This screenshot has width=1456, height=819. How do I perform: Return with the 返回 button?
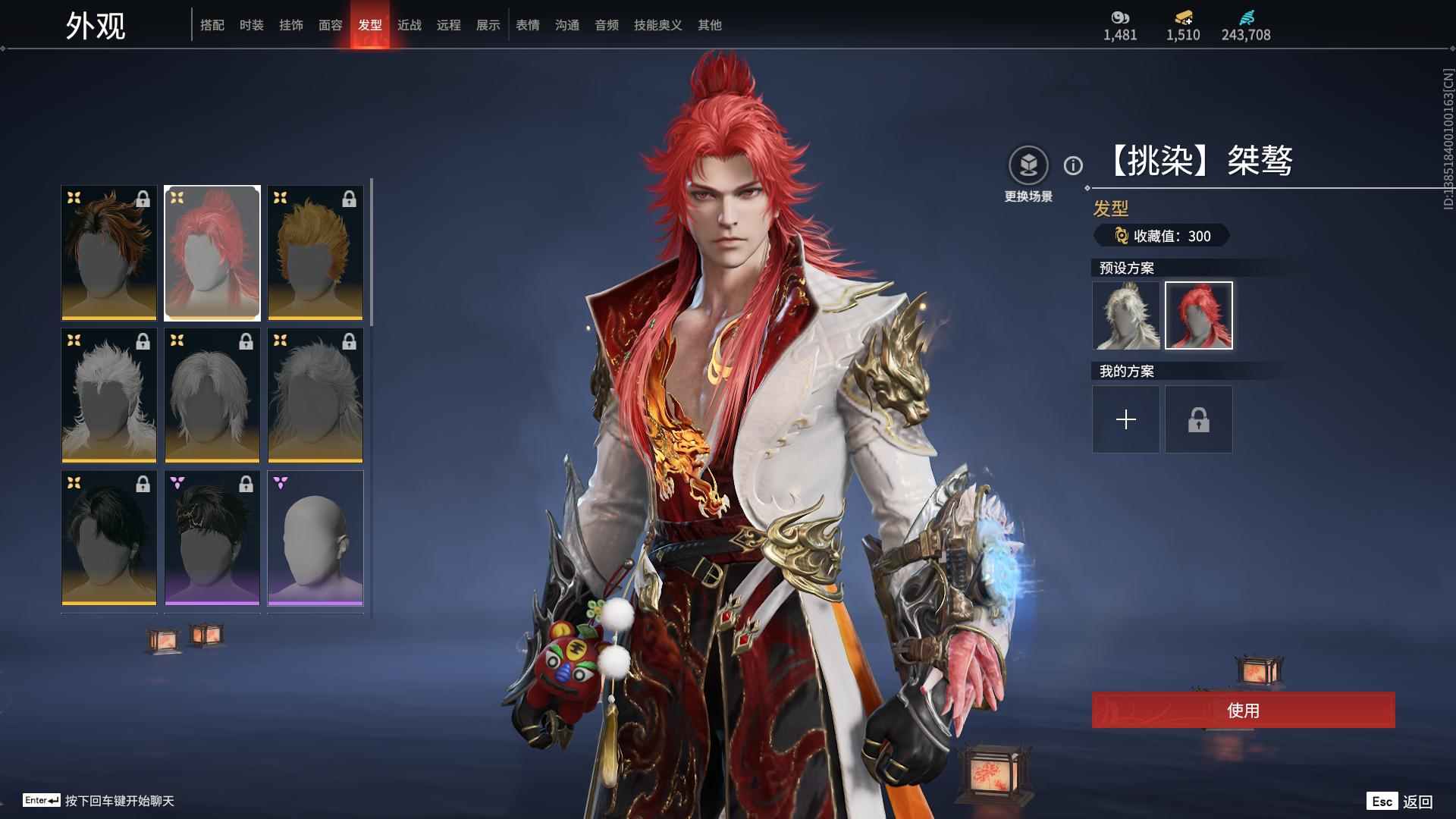tap(1417, 802)
